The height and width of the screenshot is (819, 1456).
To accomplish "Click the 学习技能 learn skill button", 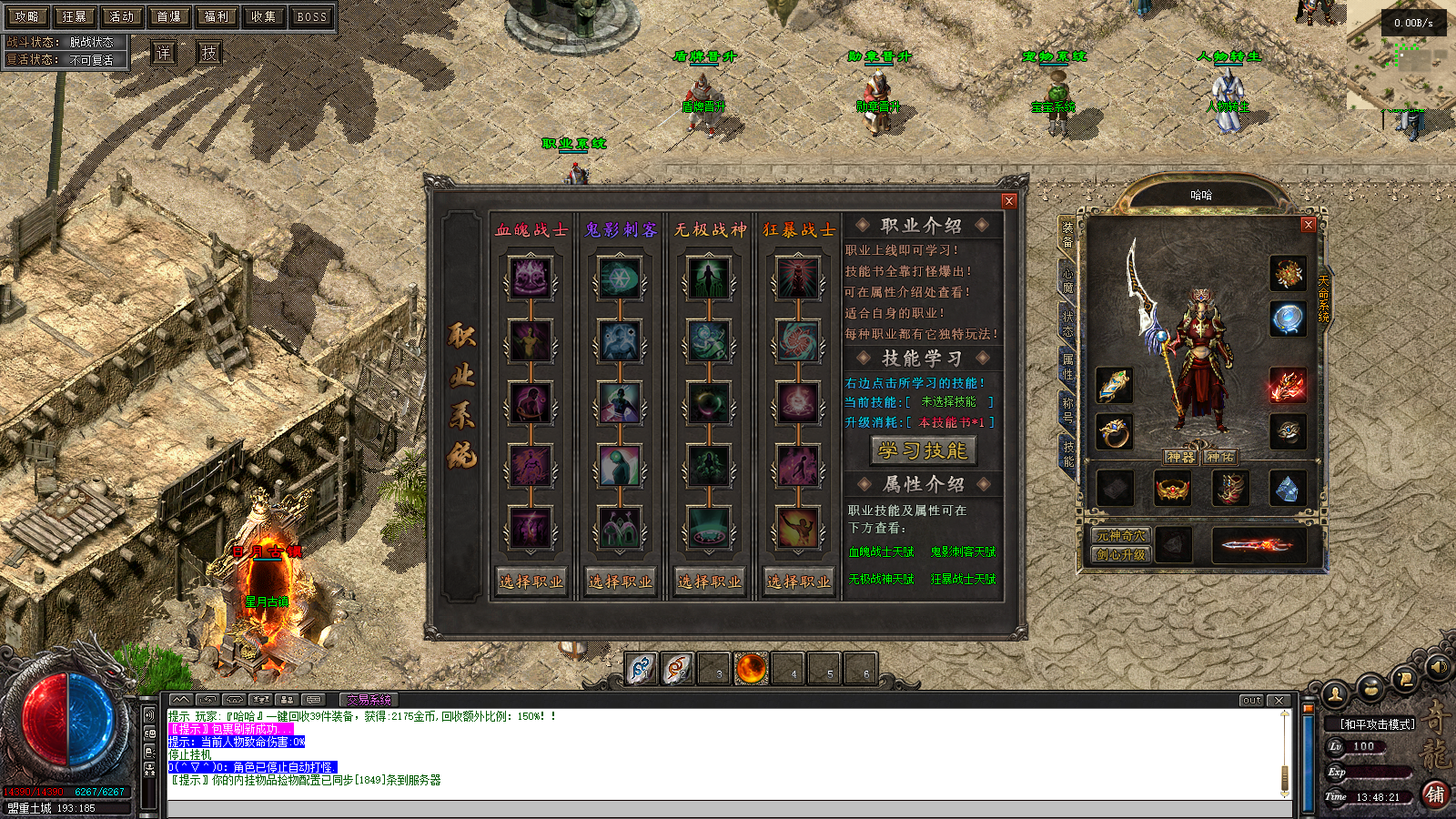I will click(923, 450).
